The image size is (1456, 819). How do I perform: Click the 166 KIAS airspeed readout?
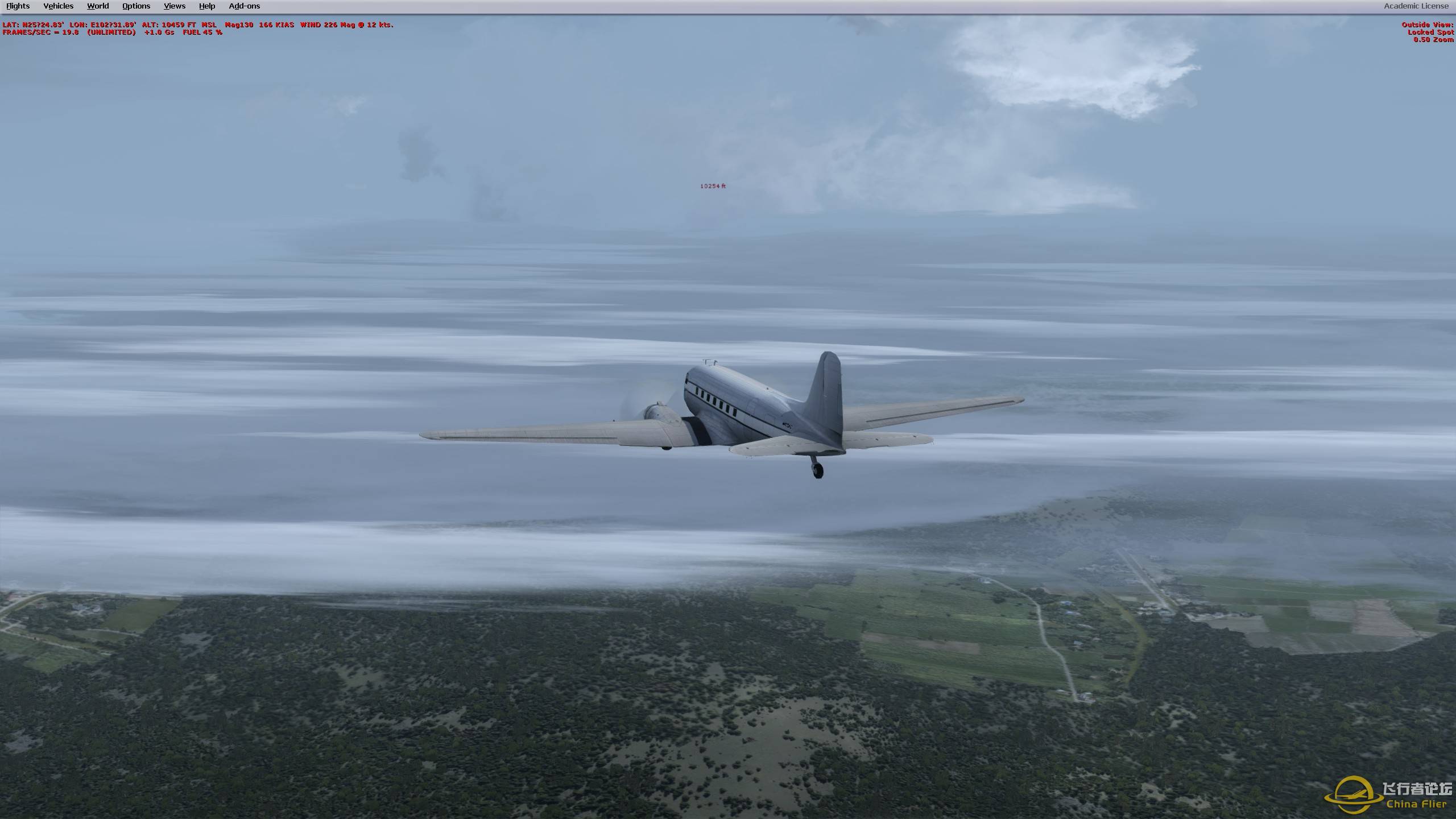coord(277,25)
